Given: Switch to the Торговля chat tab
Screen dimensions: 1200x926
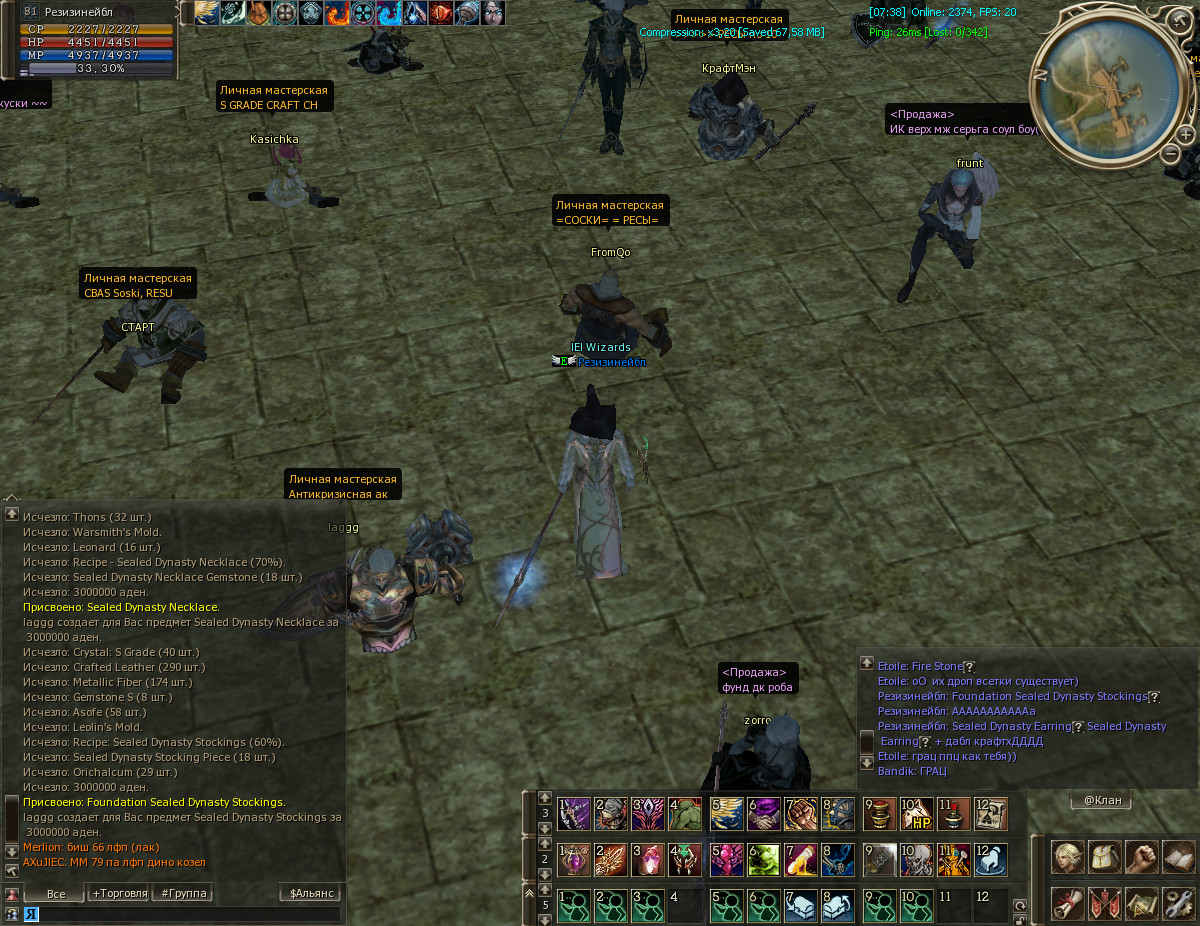Looking at the screenshot, I should [x=120, y=893].
